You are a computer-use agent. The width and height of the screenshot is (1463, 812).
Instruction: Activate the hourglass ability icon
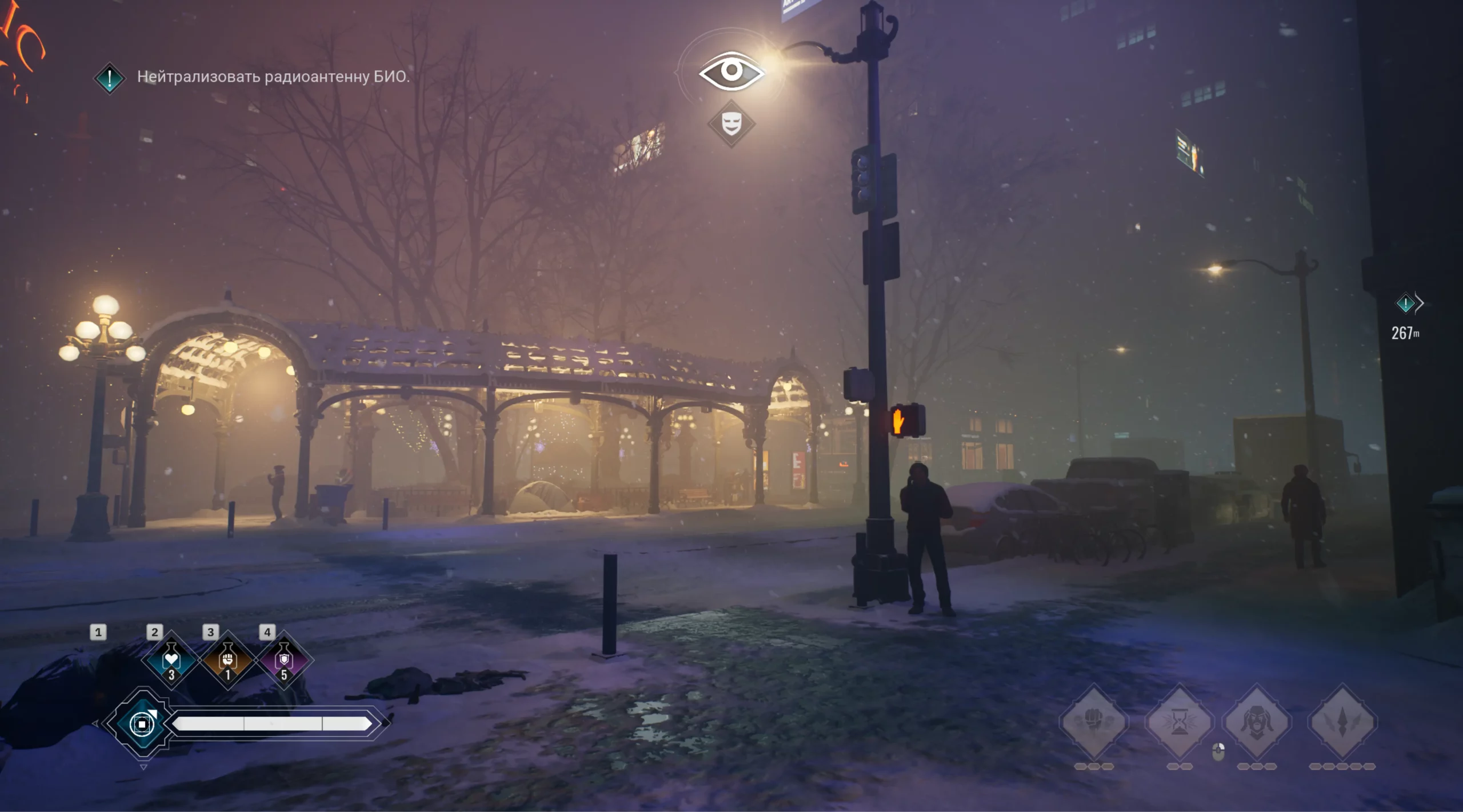coord(1180,722)
